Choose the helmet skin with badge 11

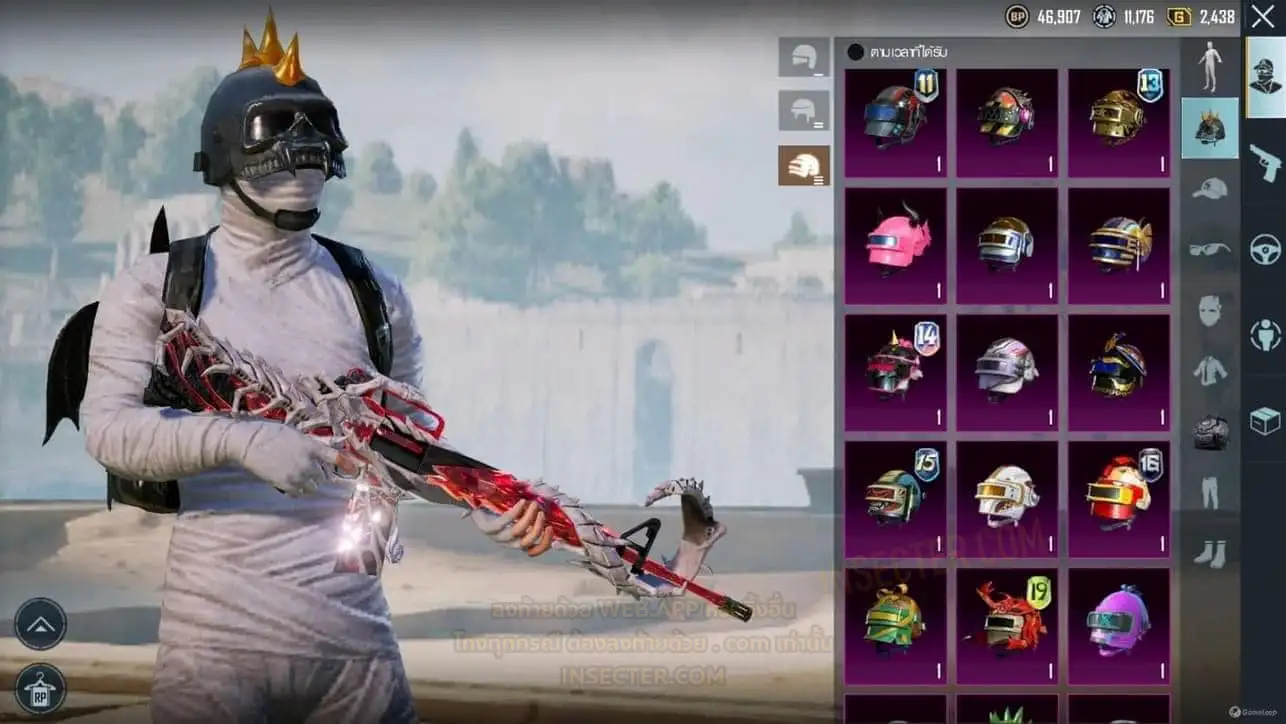(895, 121)
